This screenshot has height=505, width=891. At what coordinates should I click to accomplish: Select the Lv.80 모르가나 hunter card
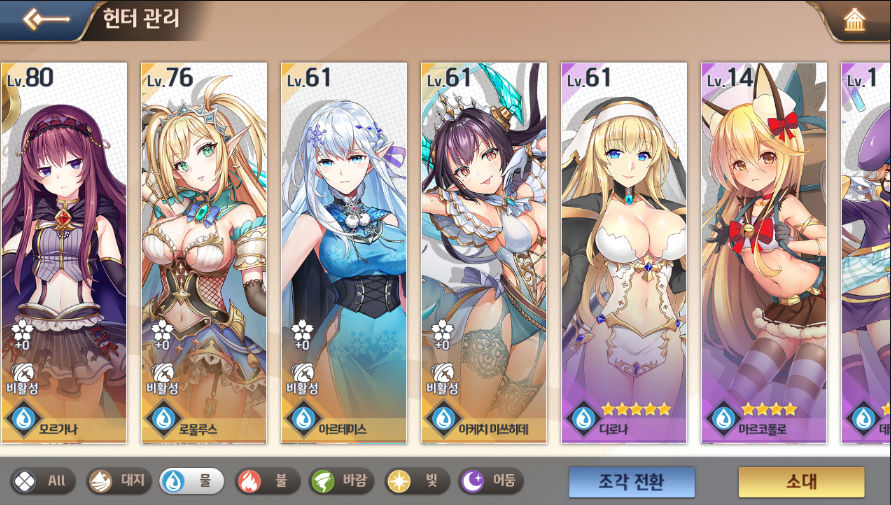64,250
